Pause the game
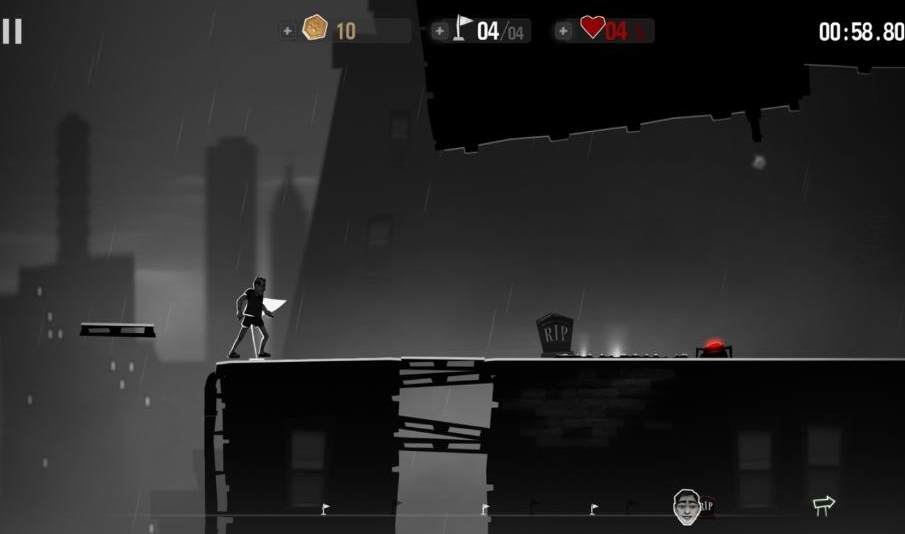The image size is (905, 534). pos(12,31)
